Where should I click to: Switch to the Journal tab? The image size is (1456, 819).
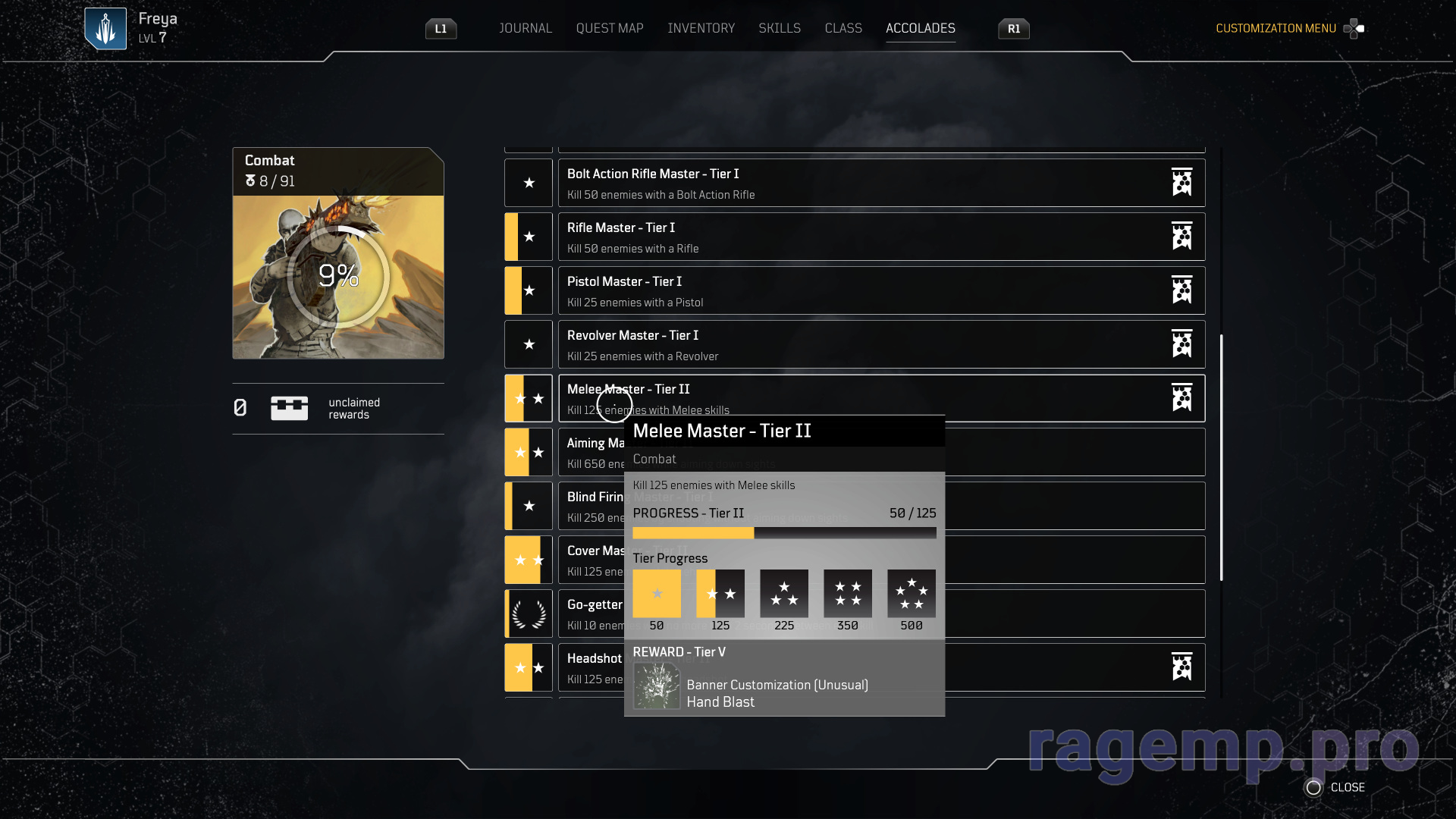pos(525,28)
